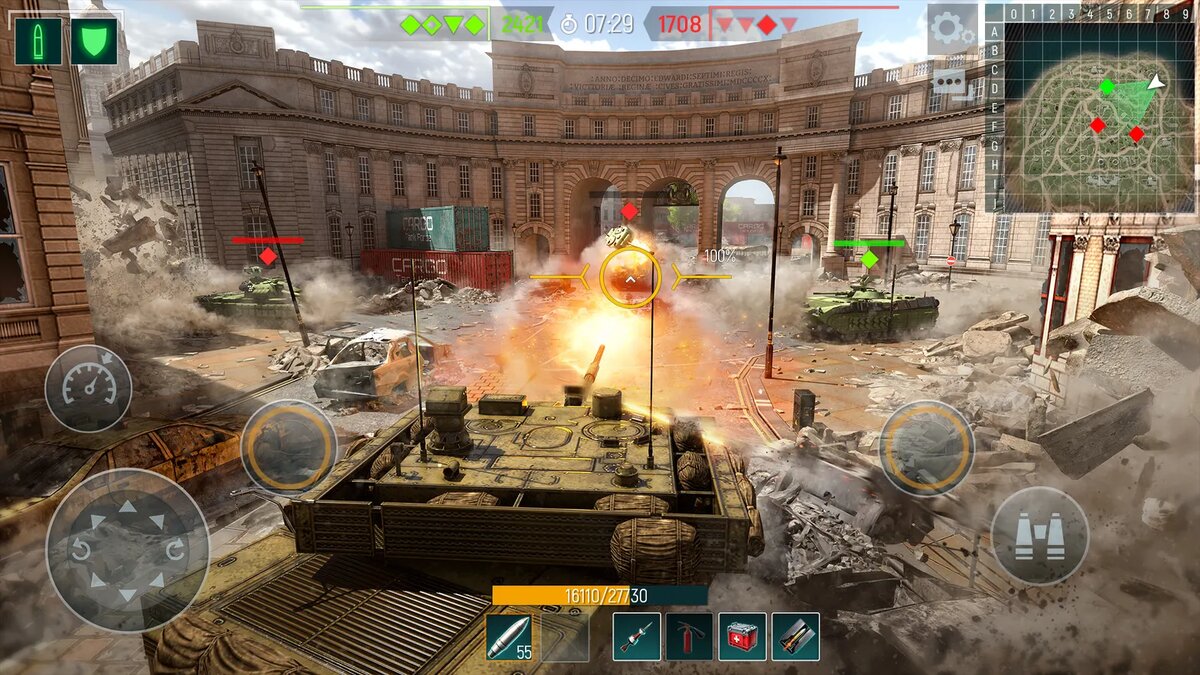
Task: Select the green shield status icon
Action: pos(93,41)
